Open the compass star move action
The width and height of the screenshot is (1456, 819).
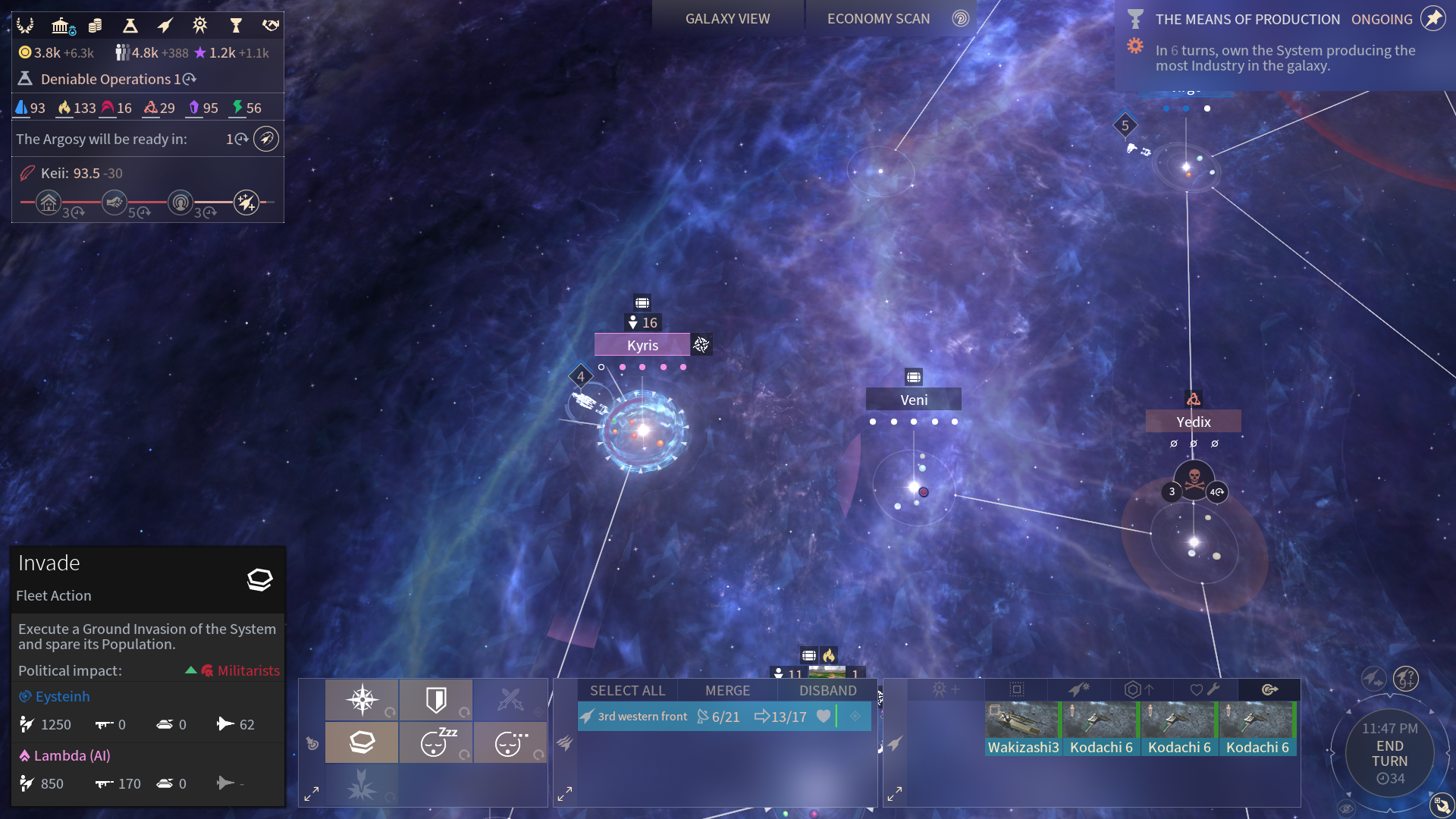coord(362,700)
